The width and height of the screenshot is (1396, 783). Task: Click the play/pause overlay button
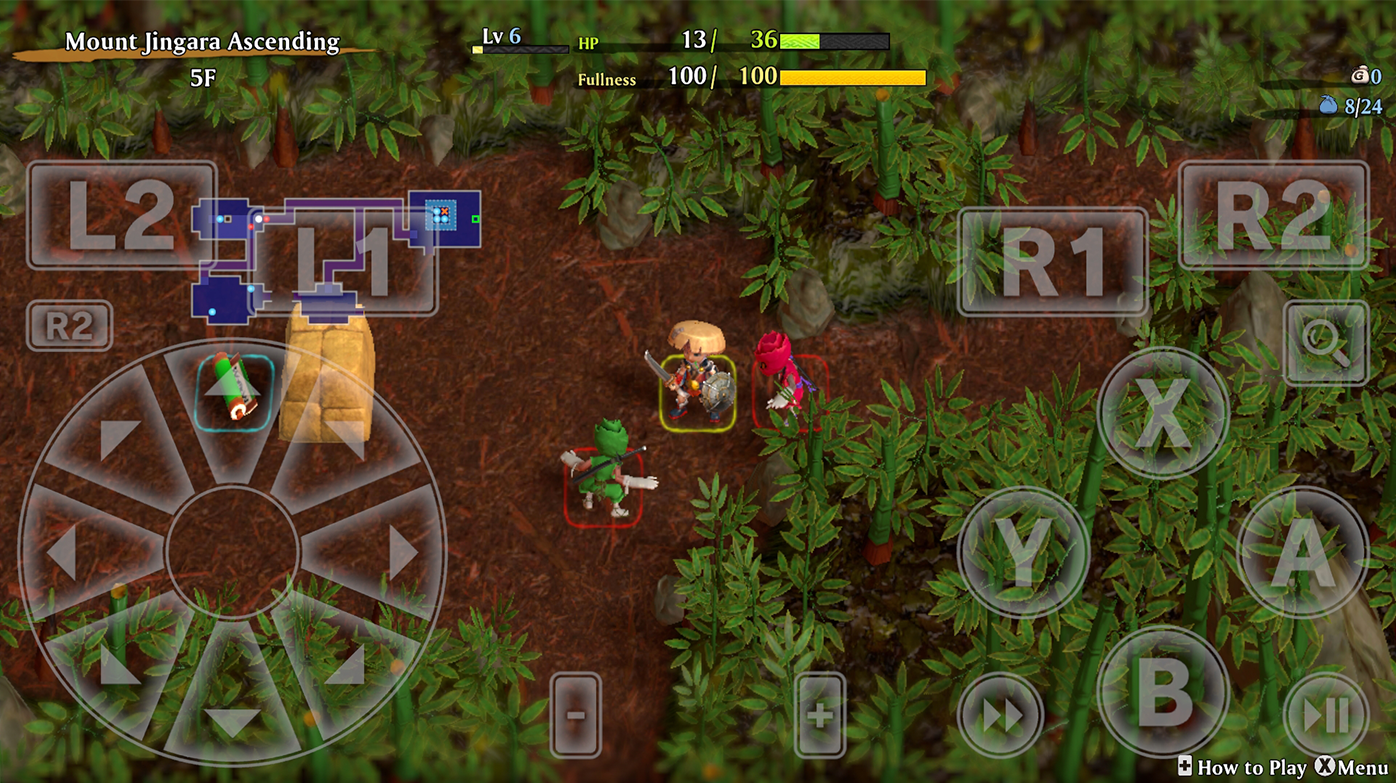click(x=1326, y=715)
